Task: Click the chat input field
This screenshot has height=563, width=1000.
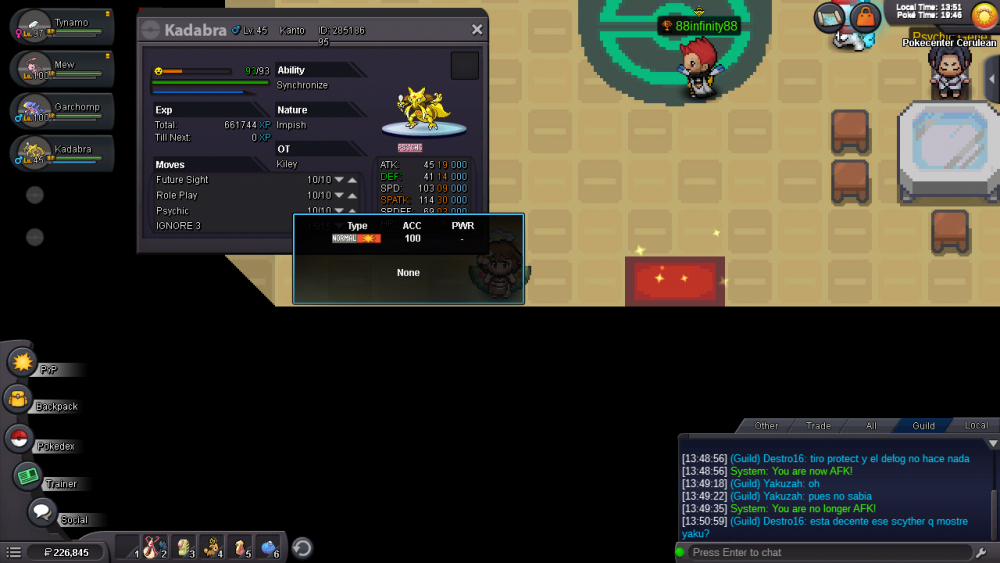Action: coord(828,552)
